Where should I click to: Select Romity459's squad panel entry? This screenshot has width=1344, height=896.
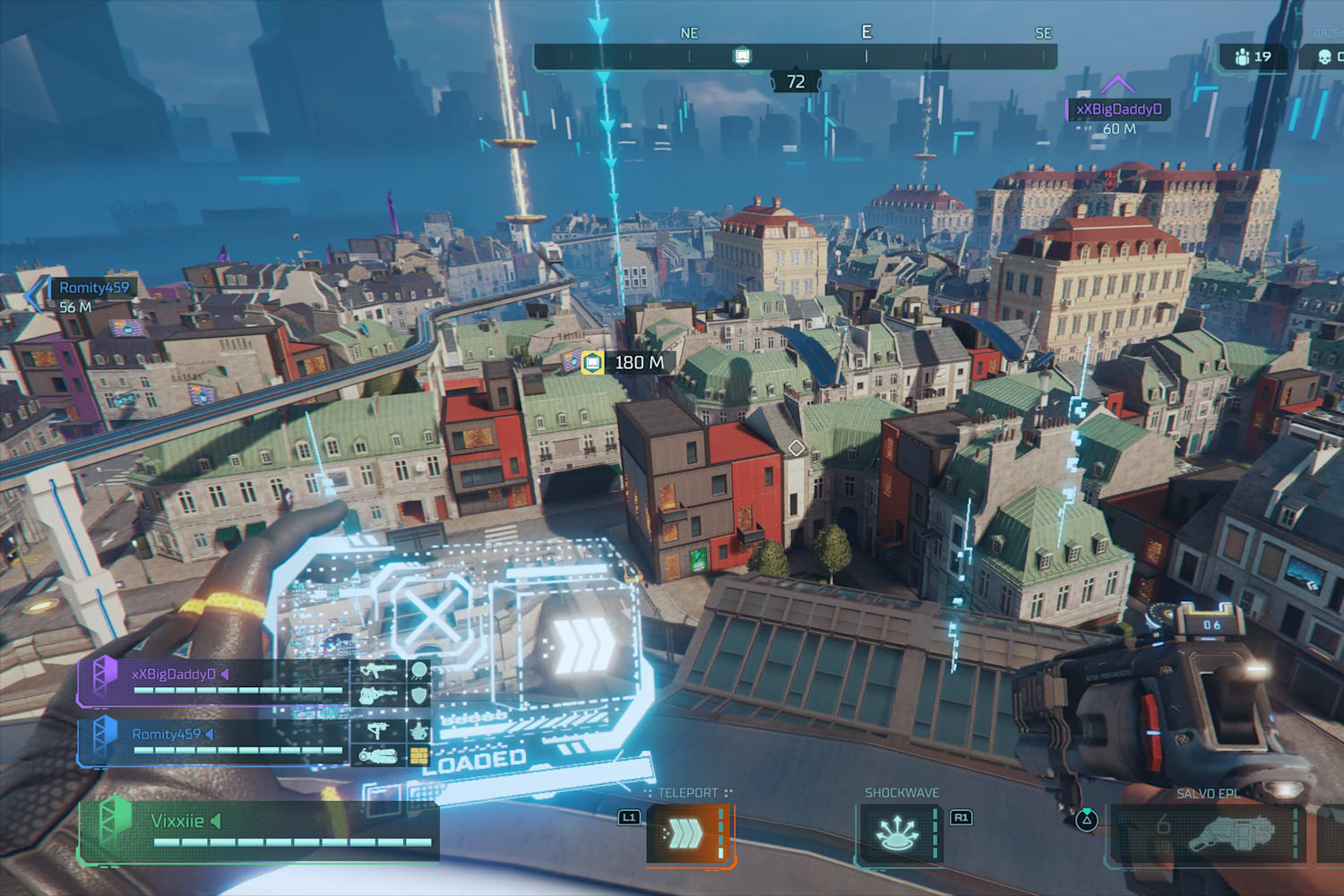[x=215, y=742]
